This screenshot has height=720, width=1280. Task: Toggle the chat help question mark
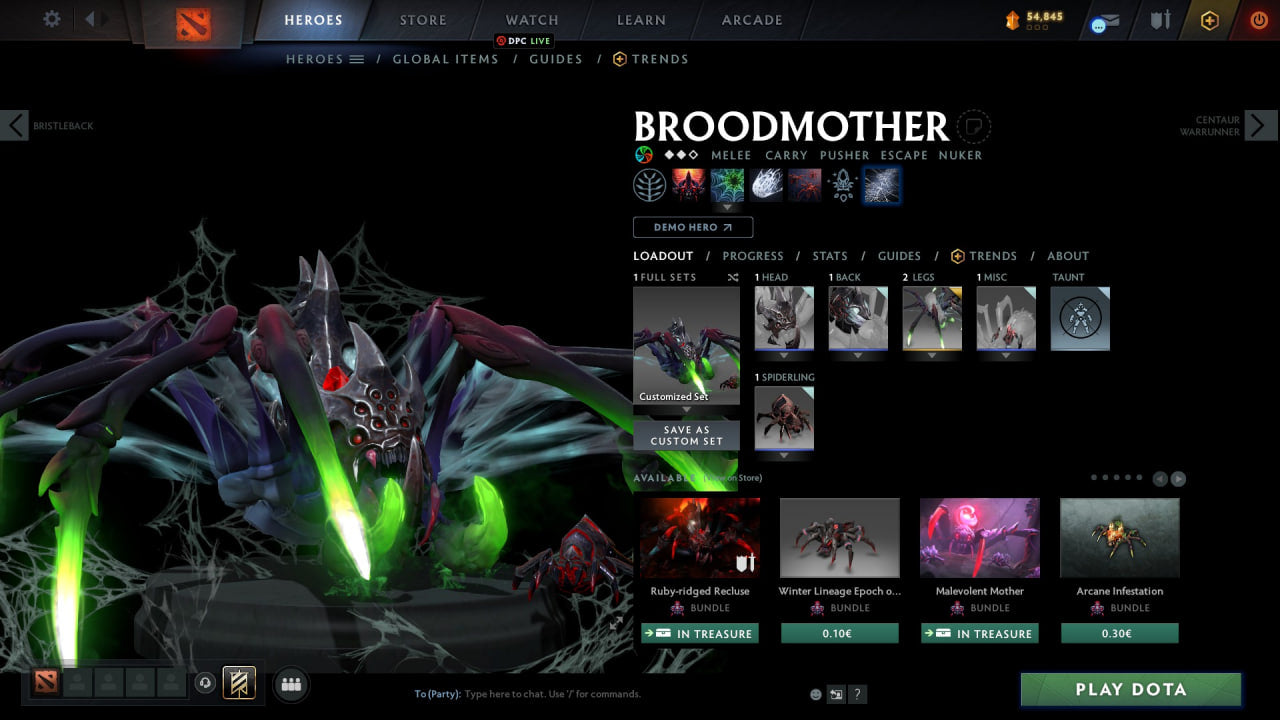point(857,693)
